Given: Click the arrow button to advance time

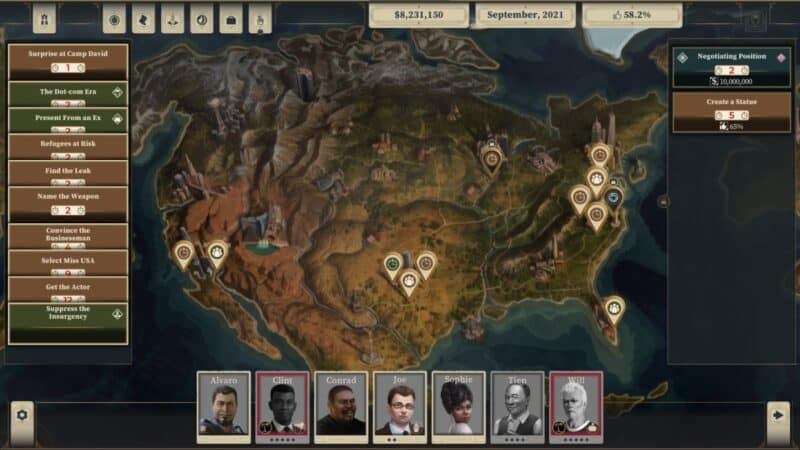Looking at the screenshot, I should click(x=777, y=414).
